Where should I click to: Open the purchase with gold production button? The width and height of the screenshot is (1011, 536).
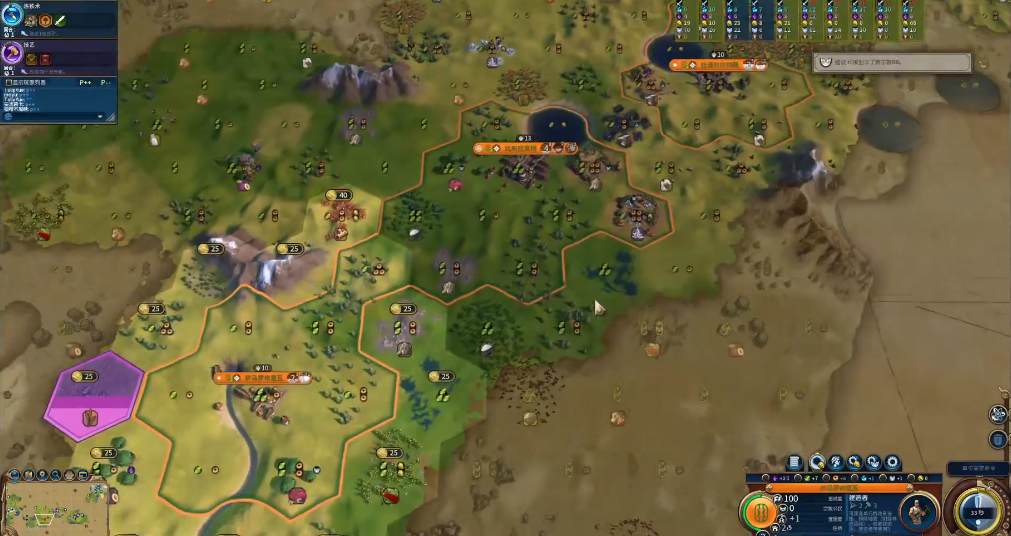[x=855, y=462]
